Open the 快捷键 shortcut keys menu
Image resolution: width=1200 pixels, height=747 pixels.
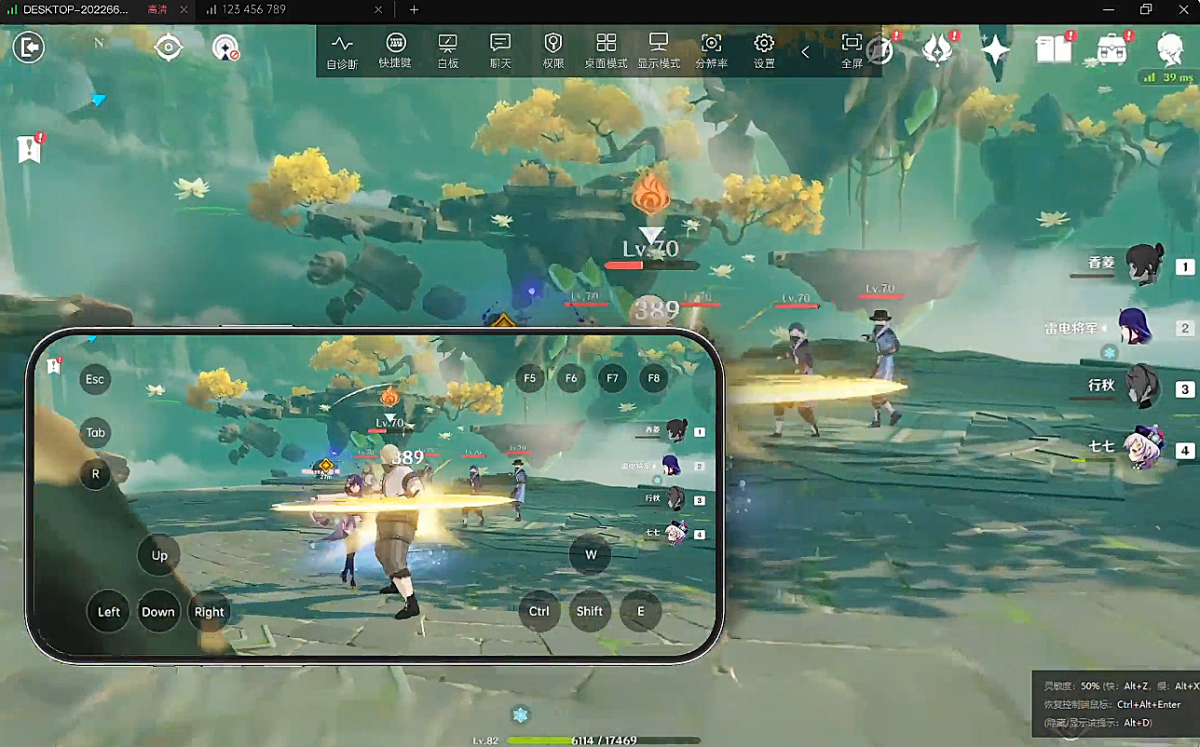pyautogui.click(x=394, y=51)
